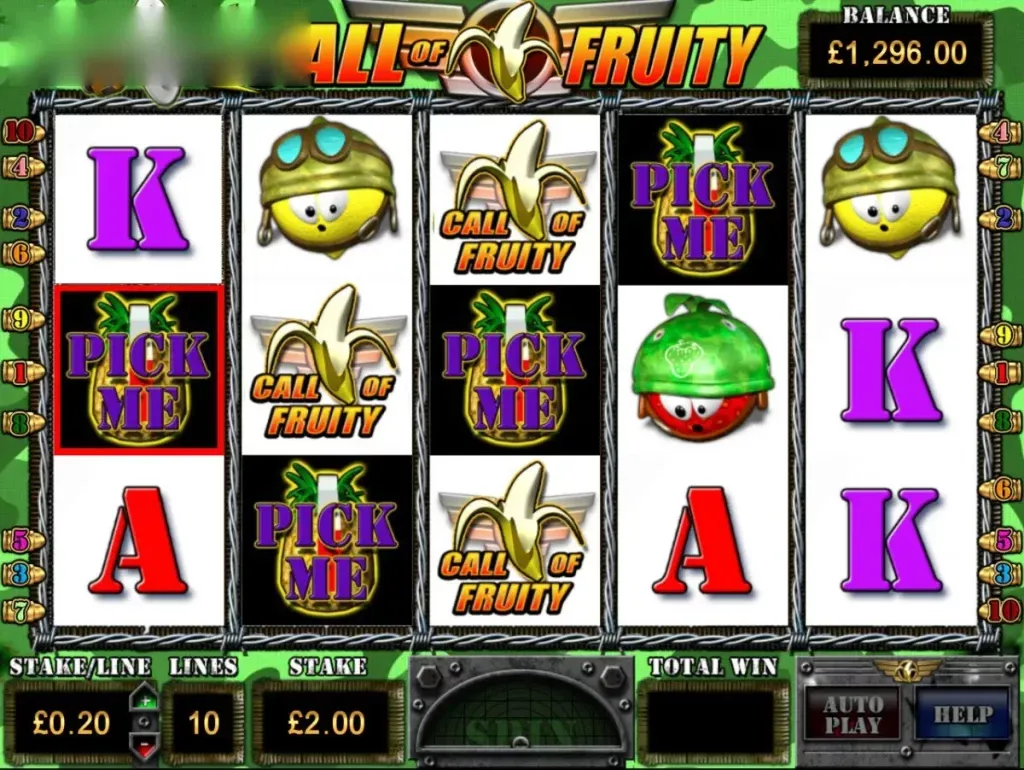
Task: Open the Auto Play option
Action: 852,715
